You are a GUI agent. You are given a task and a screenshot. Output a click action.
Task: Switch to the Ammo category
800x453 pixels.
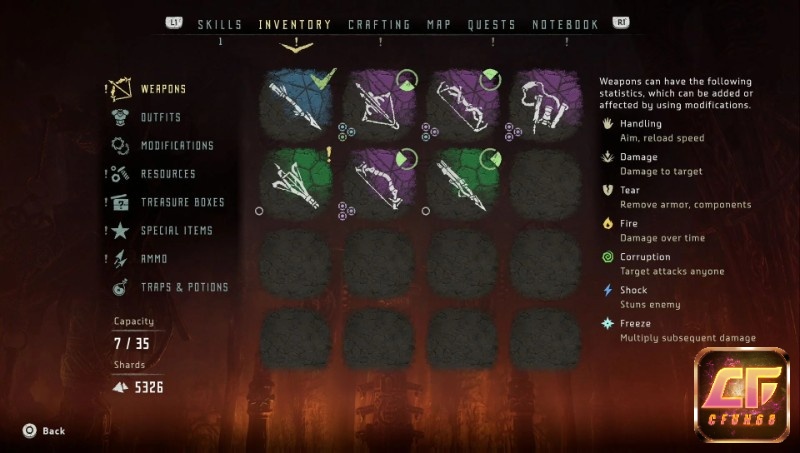coord(153,259)
